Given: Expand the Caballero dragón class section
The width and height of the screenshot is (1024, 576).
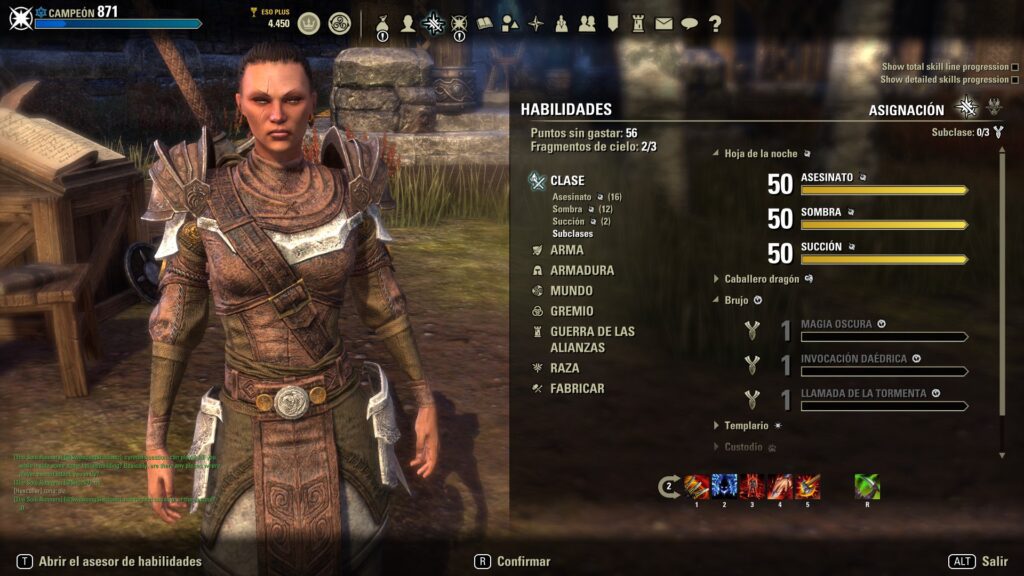Looking at the screenshot, I should tap(761, 279).
